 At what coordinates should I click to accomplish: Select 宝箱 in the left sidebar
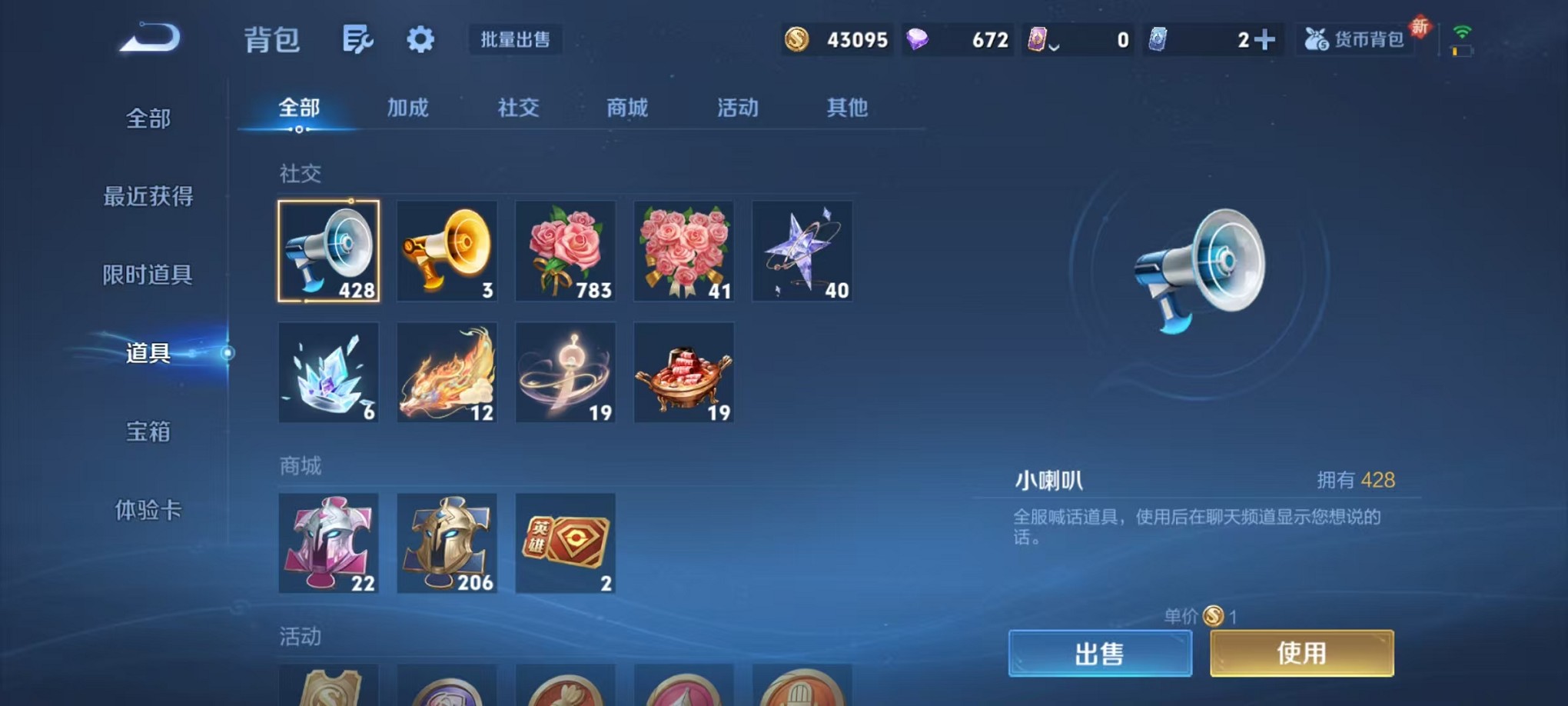[148, 433]
